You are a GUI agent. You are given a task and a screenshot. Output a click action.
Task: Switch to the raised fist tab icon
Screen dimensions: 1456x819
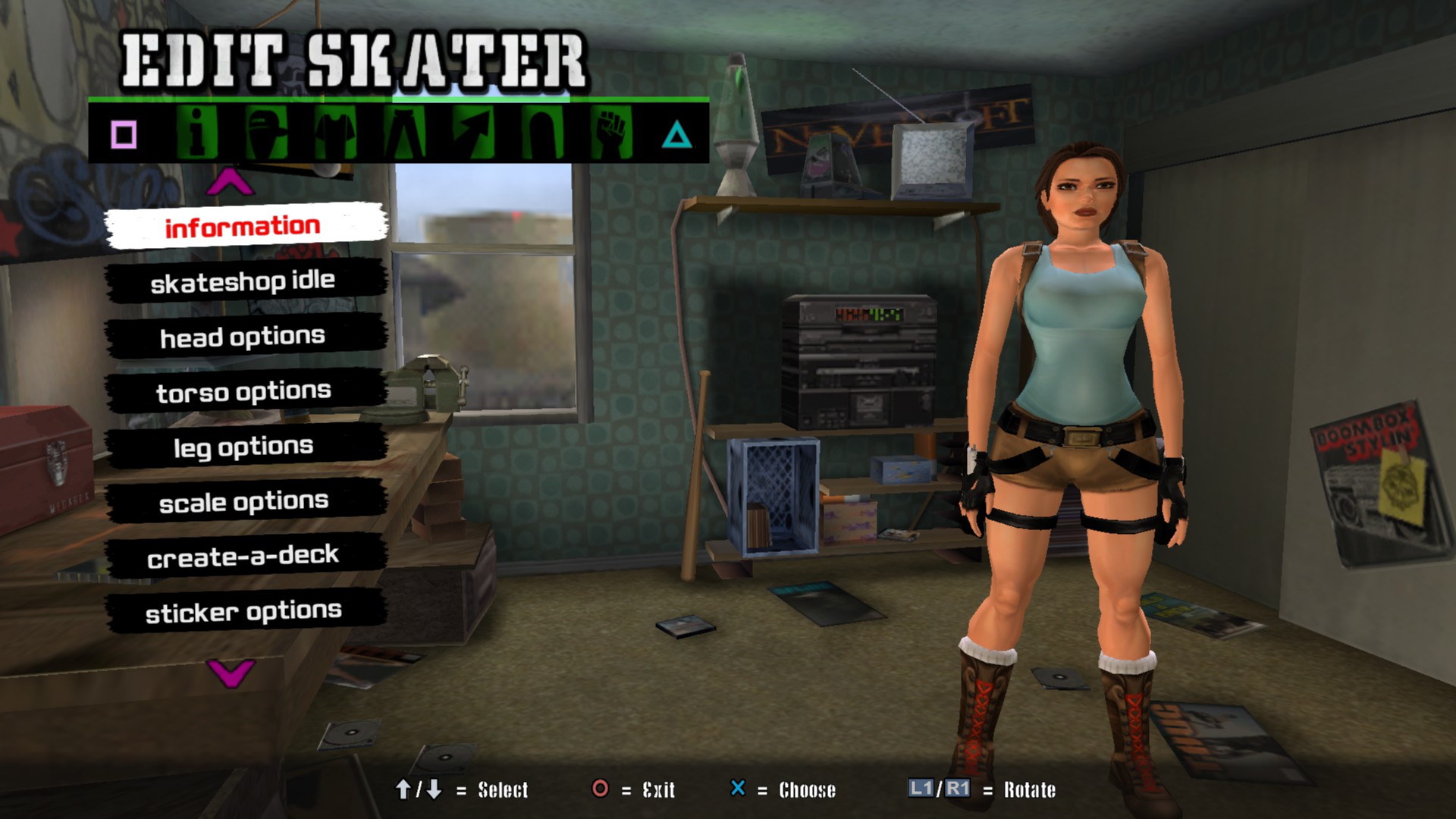[x=611, y=133]
